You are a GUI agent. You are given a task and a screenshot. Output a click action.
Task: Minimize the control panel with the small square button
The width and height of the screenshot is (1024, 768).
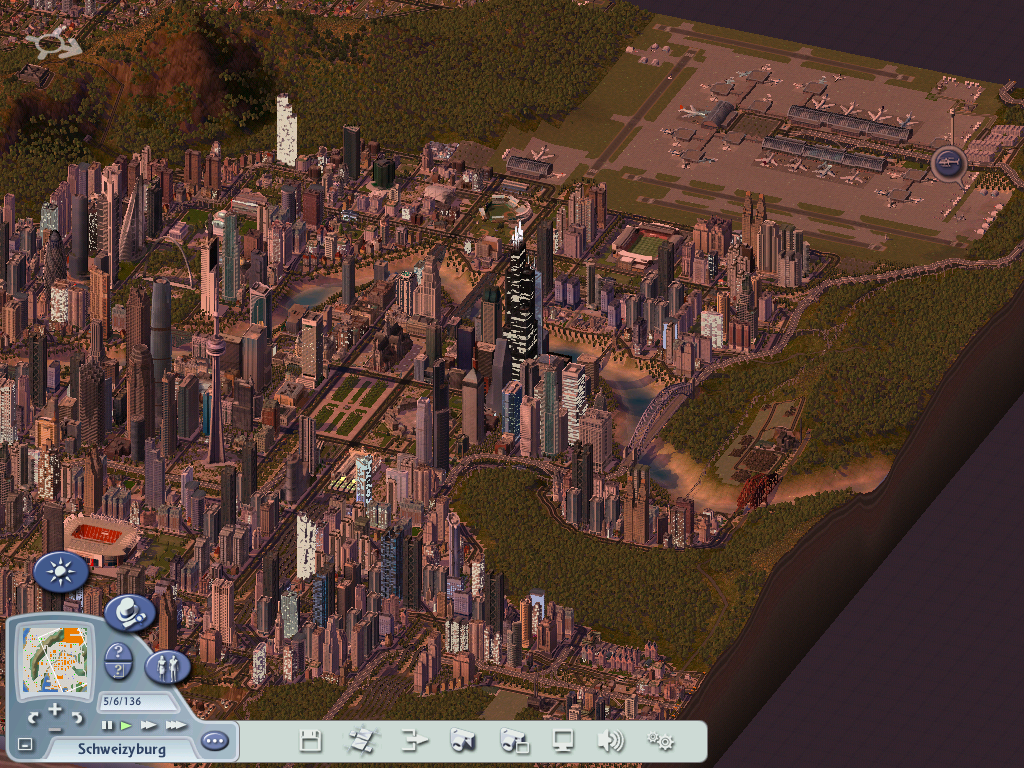coord(25,745)
